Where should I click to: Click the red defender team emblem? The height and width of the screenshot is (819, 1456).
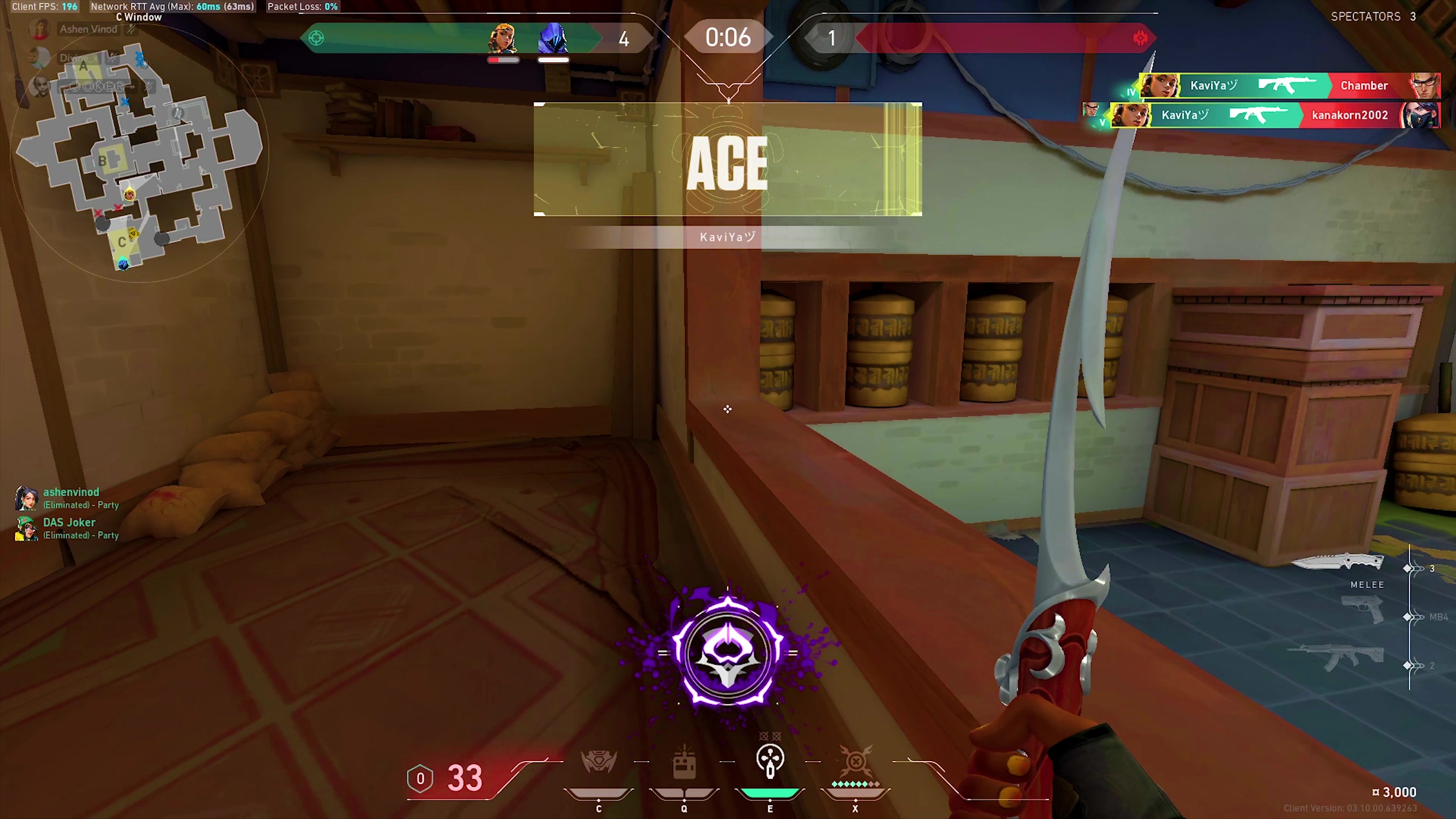click(x=1141, y=39)
